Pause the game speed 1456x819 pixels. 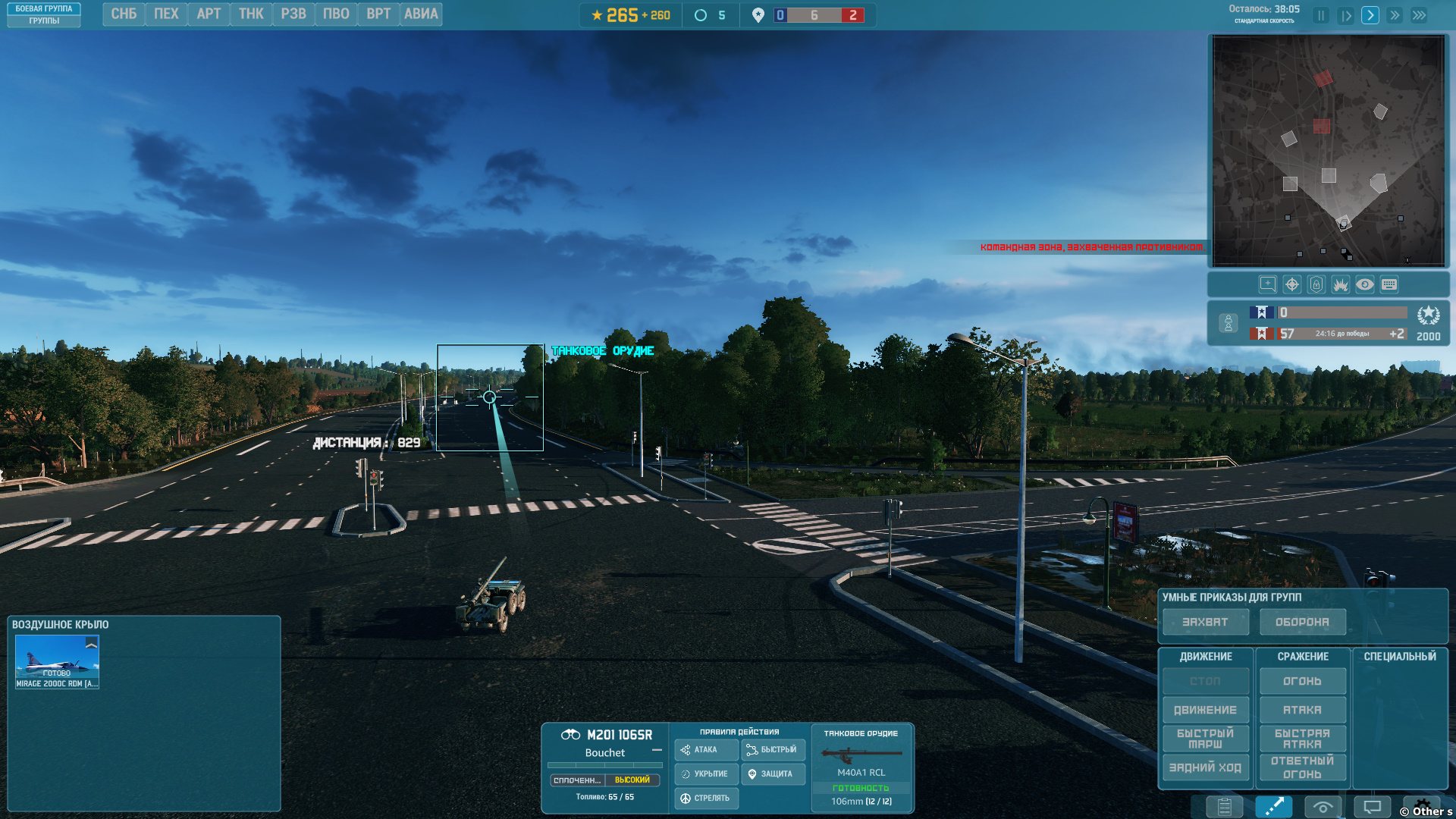[1321, 16]
